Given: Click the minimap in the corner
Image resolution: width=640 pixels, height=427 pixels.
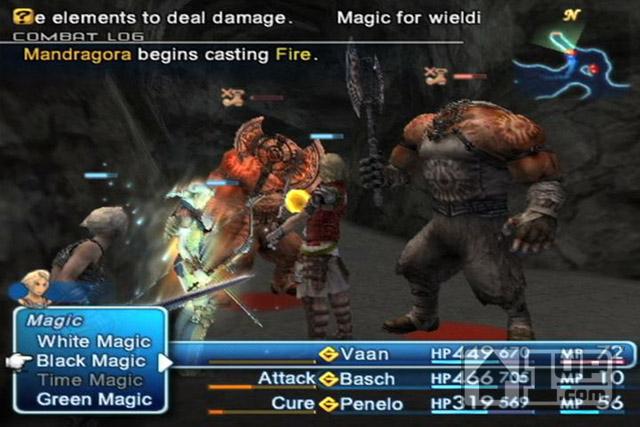Looking at the screenshot, I should (x=567, y=58).
